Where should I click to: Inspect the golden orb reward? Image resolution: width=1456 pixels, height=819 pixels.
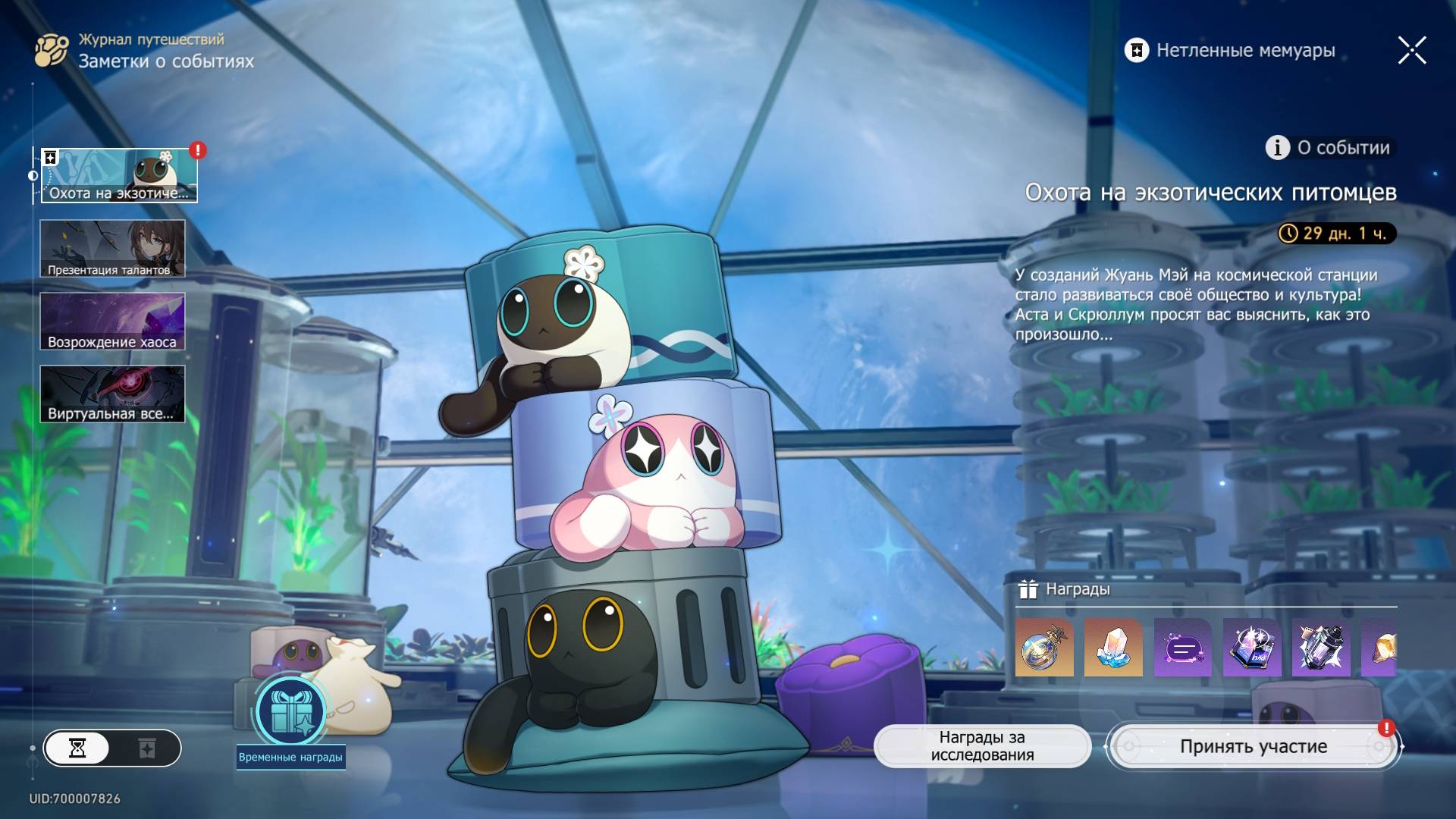1044,648
